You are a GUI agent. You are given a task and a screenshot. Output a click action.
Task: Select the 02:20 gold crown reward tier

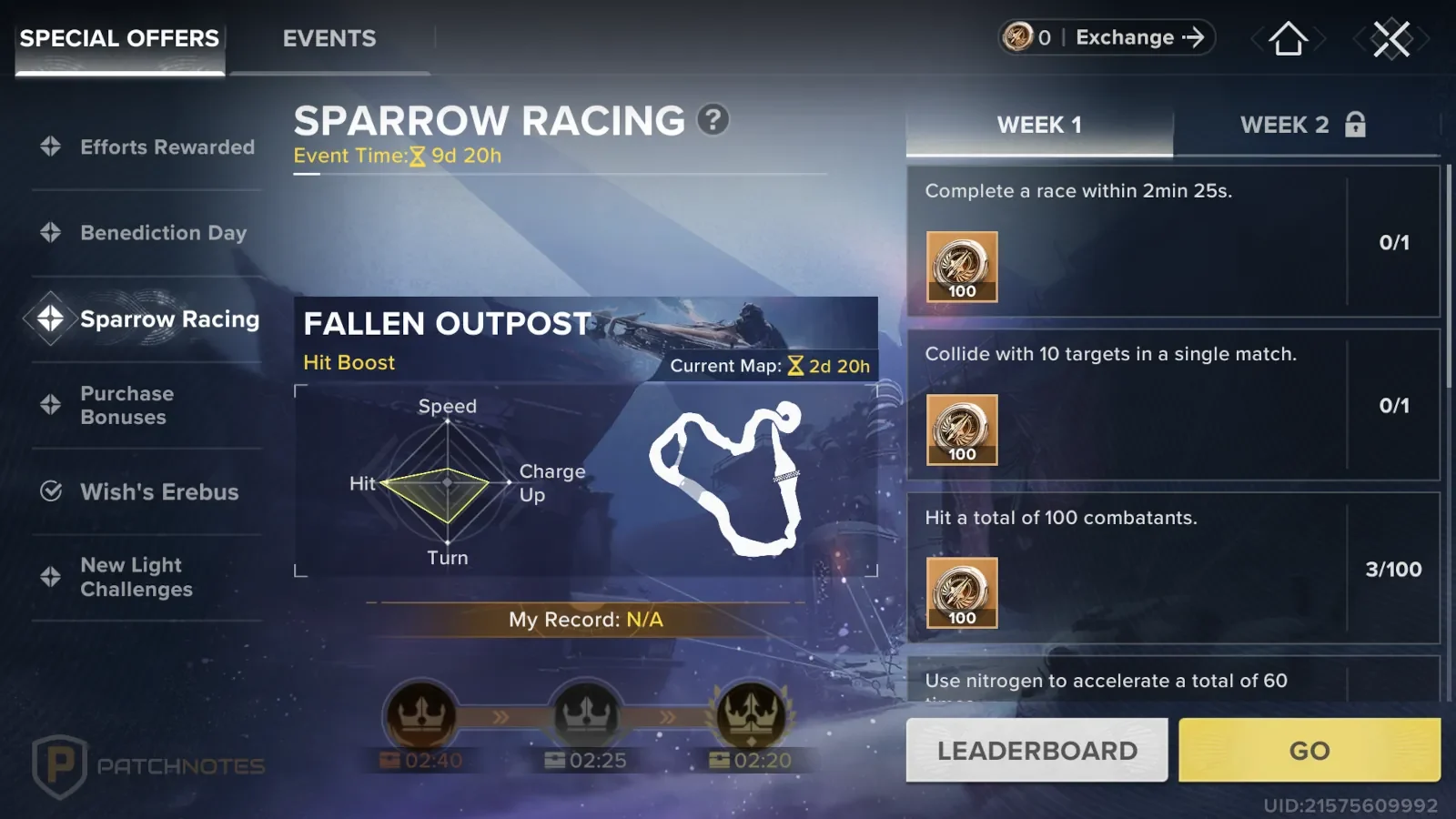752,716
